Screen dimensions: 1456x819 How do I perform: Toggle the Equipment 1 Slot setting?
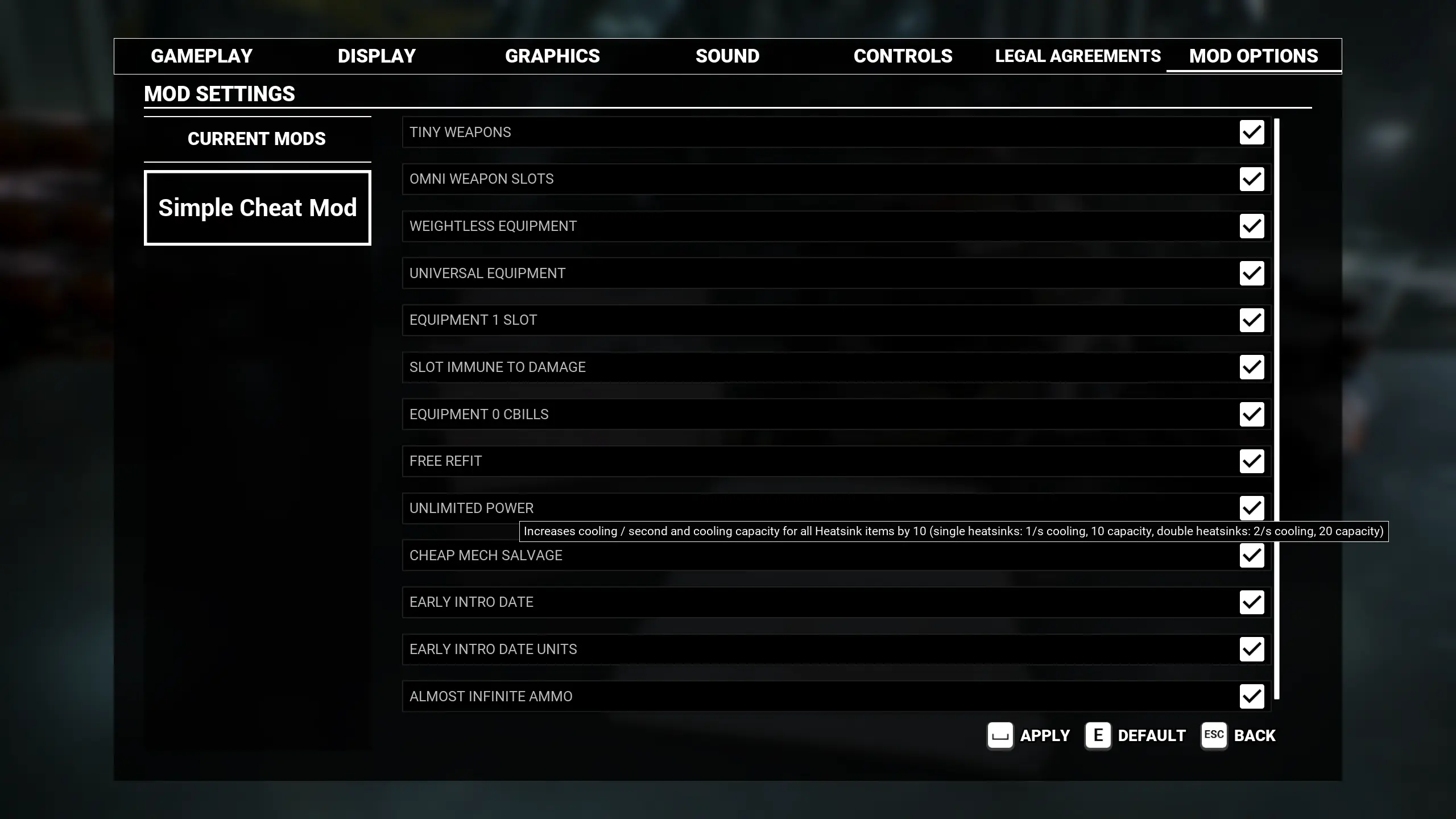[1251, 320]
